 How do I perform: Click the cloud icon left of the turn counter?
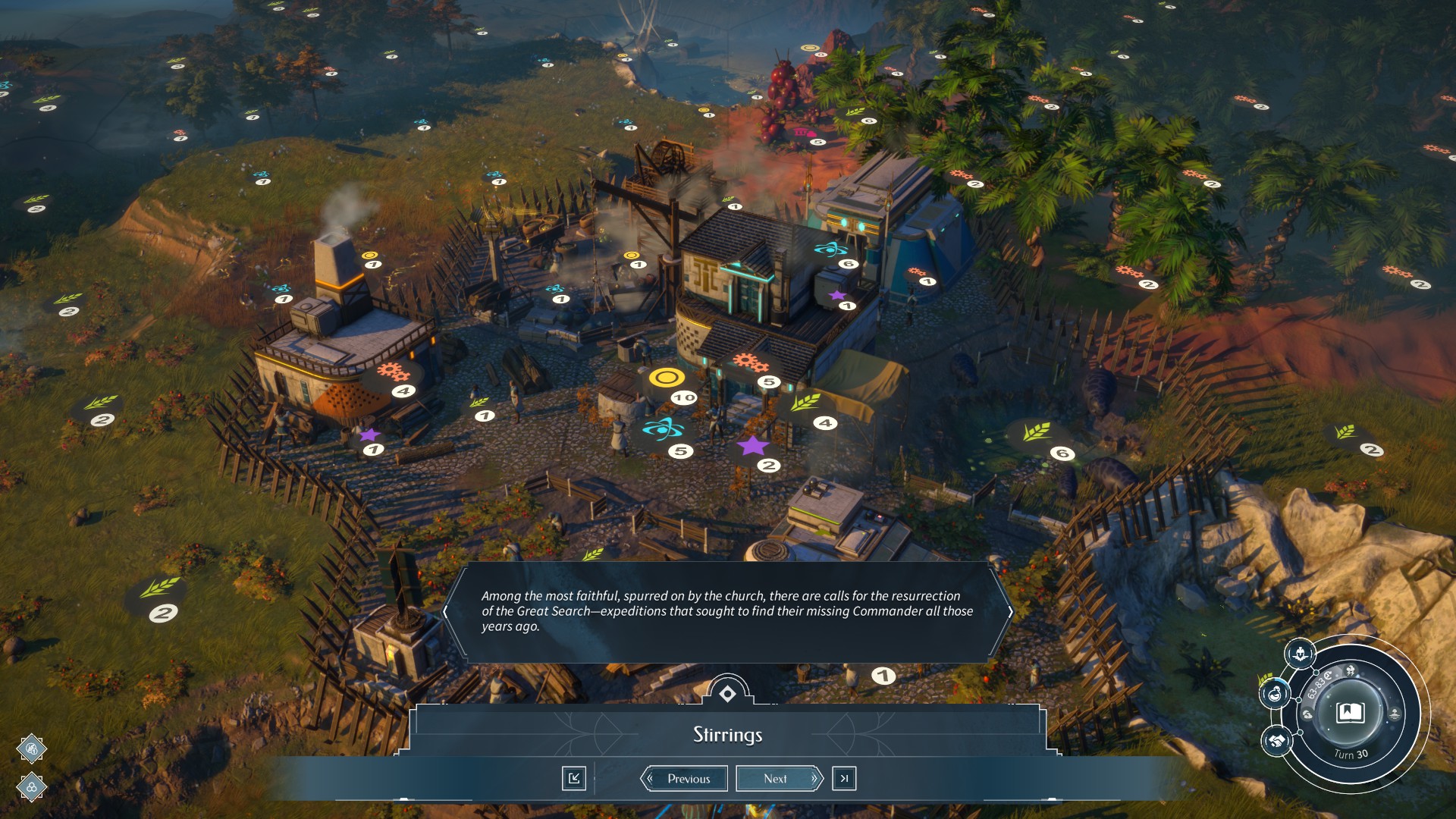(1307, 714)
